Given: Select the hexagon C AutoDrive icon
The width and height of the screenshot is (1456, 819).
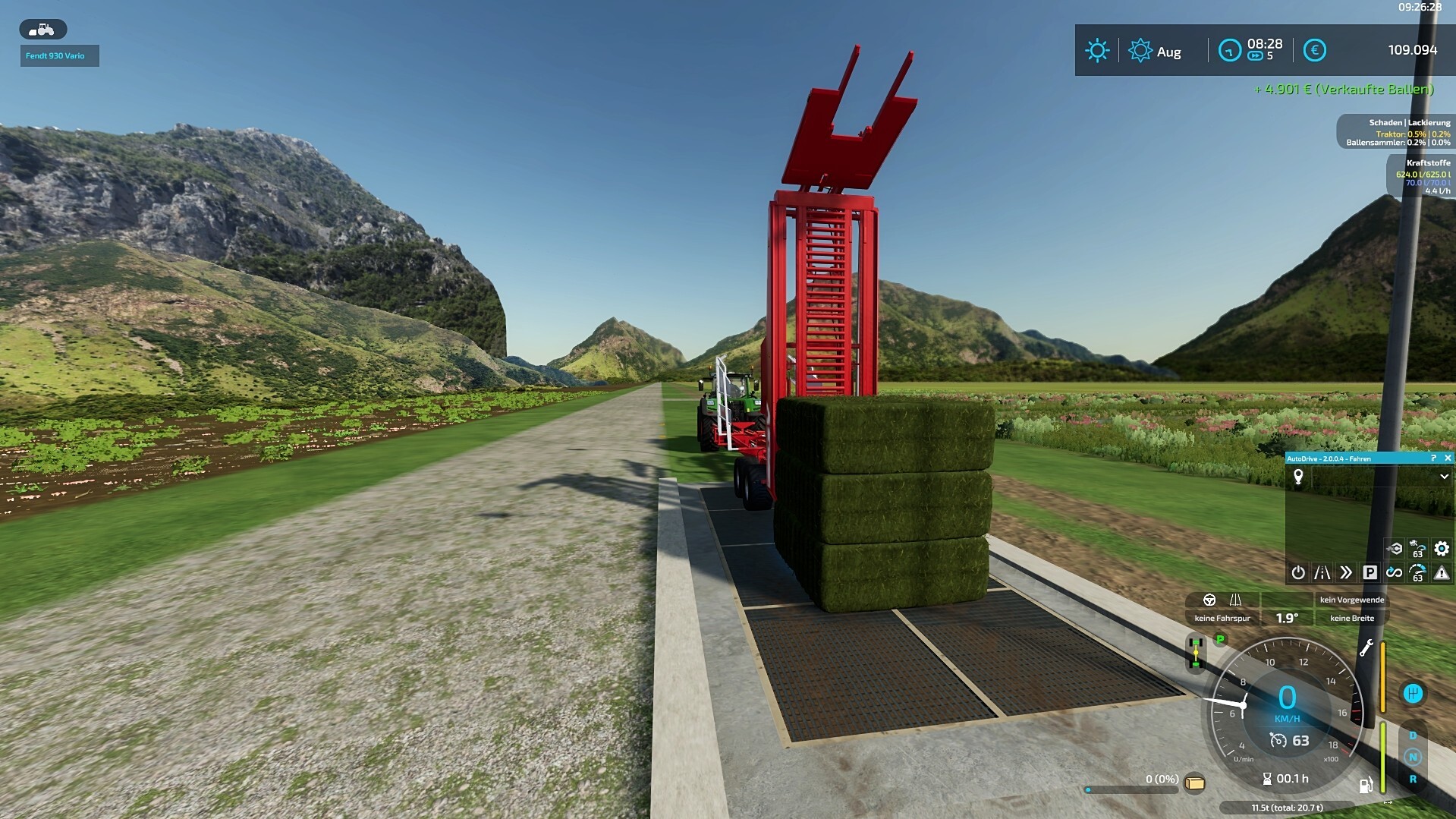Looking at the screenshot, I should pyautogui.click(x=1395, y=548).
